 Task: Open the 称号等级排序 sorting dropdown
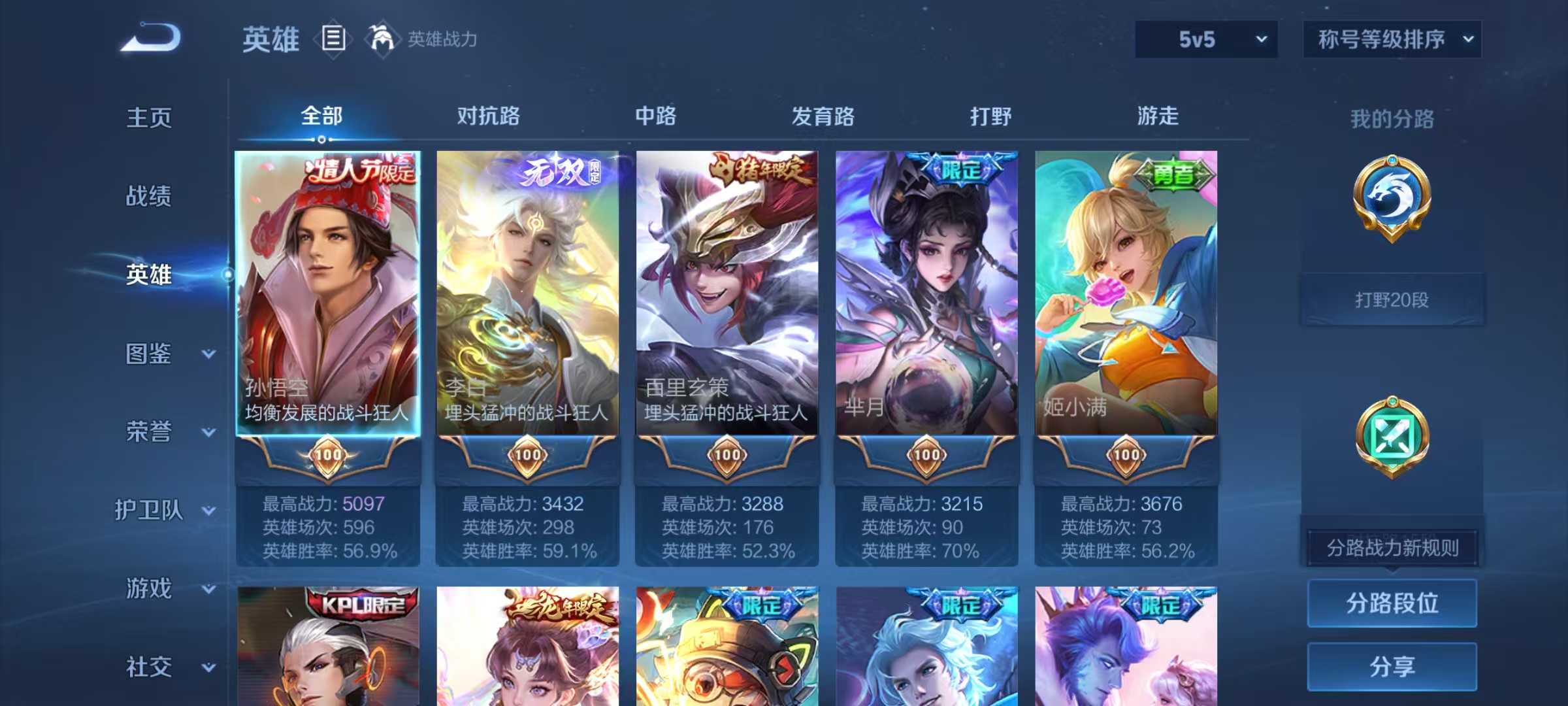pos(1392,38)
